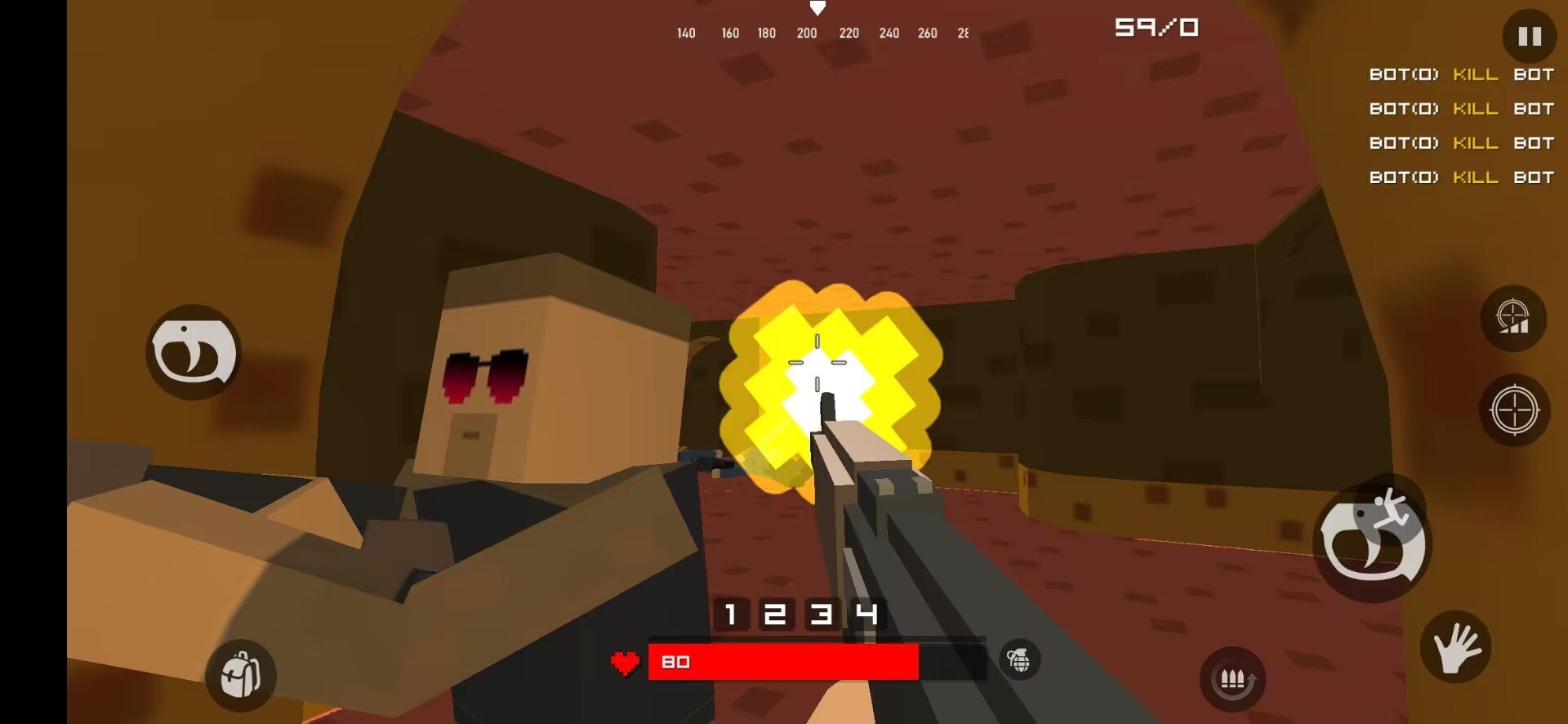Throw a grenade with the grenade icon
Screen dimensions: 1568x724
(1019, 659)
